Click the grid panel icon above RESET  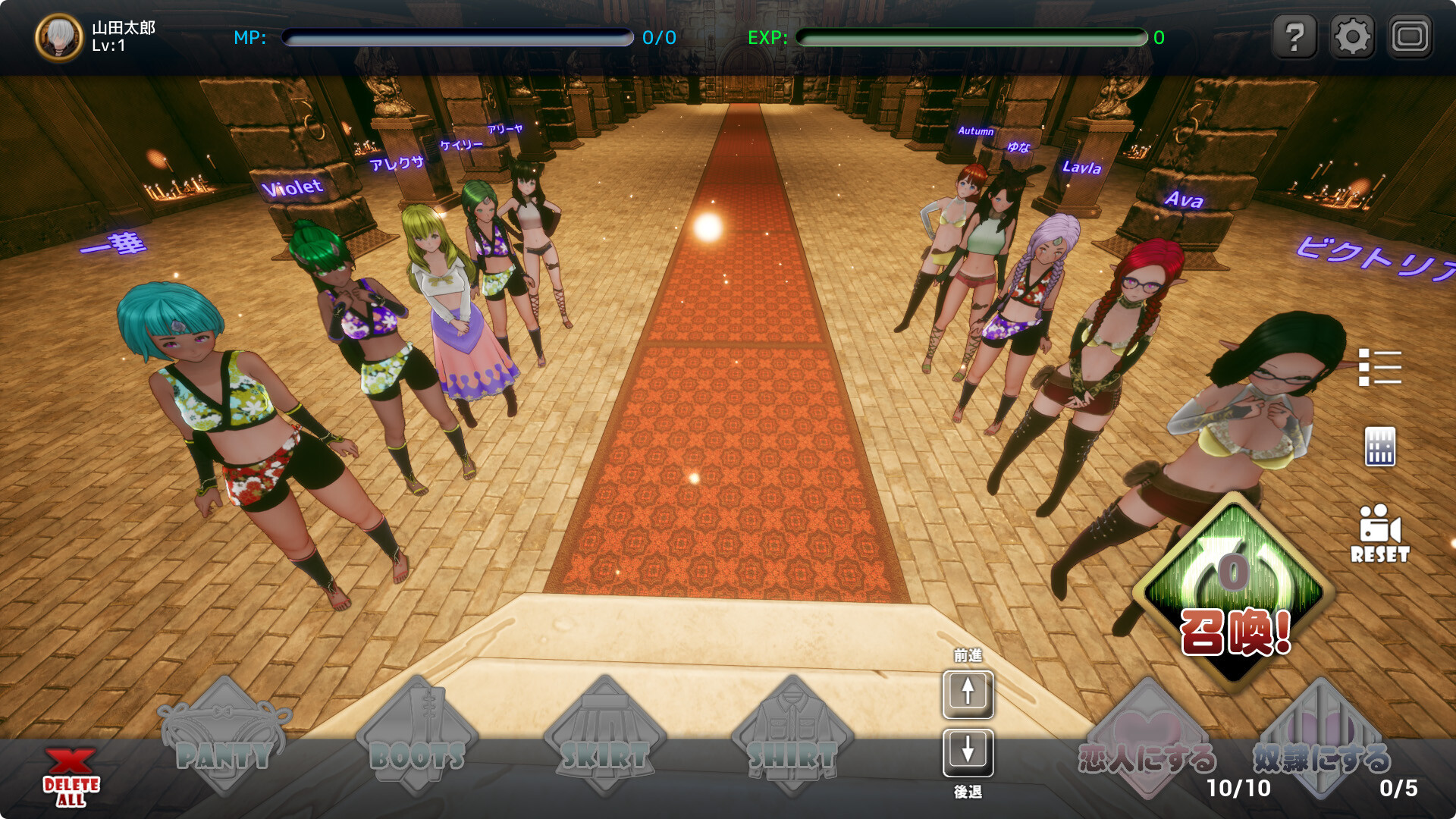click(1379, 447)
